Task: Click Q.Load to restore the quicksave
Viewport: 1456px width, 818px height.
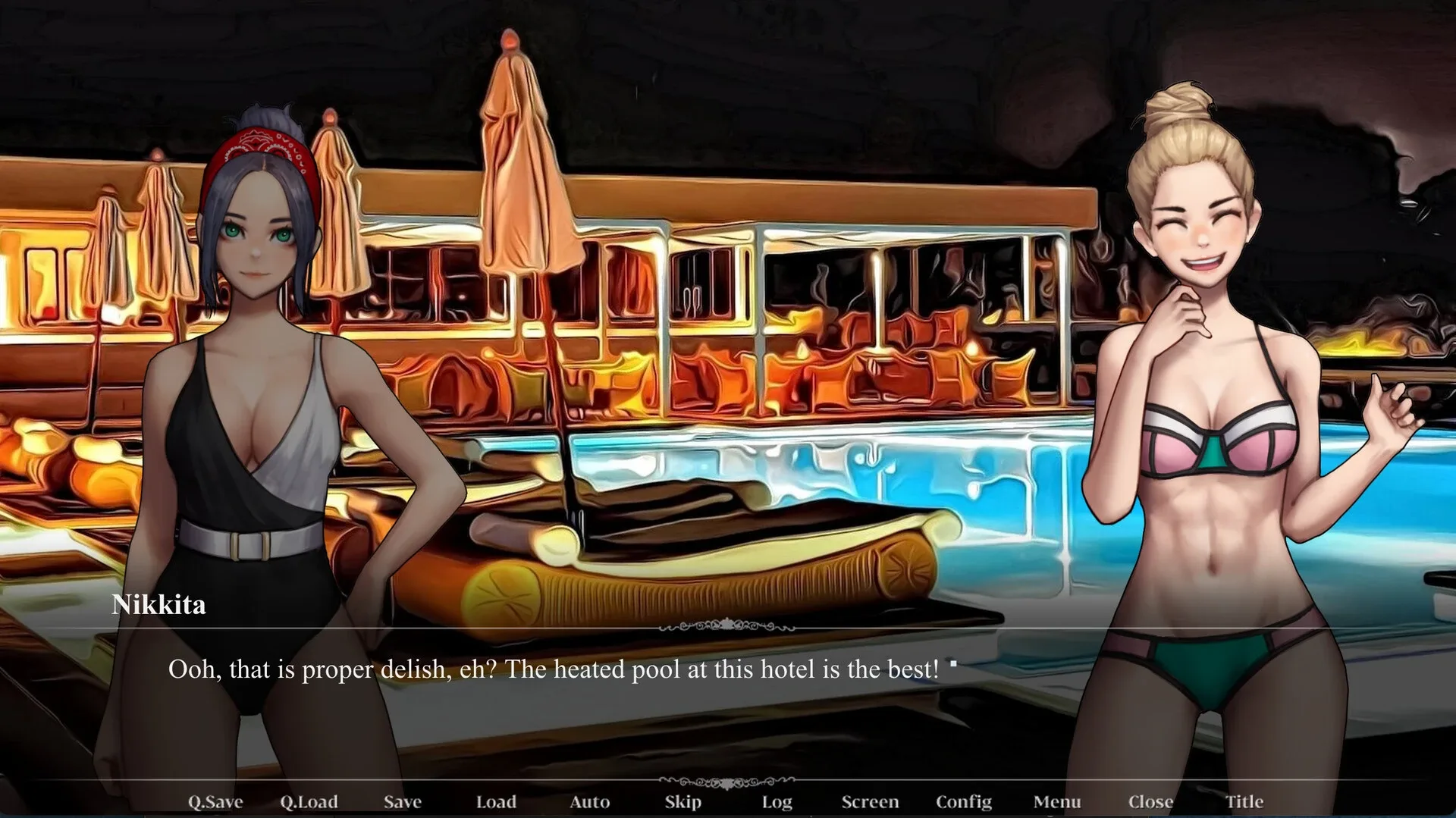Action: point(307,801)
